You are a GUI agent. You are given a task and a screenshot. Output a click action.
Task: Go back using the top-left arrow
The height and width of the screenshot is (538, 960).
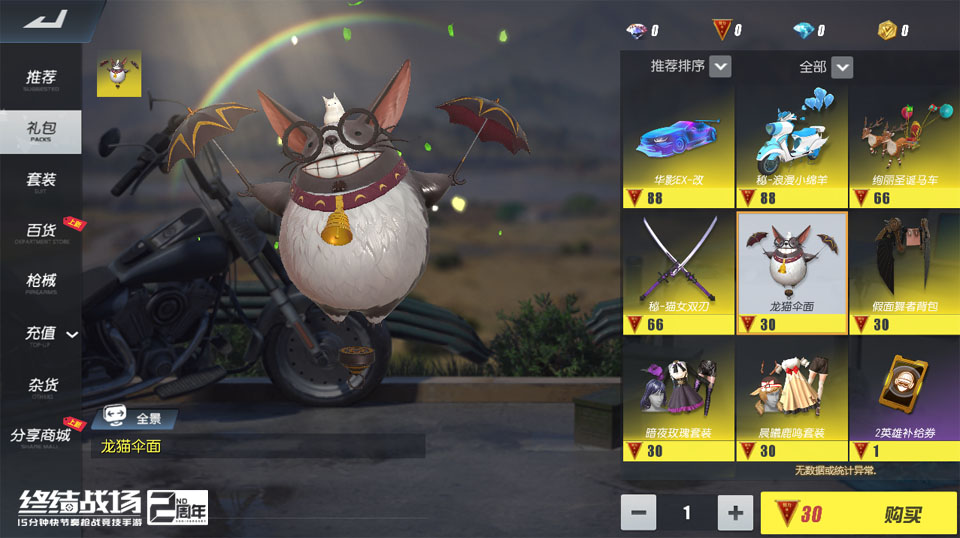(42, 20)
